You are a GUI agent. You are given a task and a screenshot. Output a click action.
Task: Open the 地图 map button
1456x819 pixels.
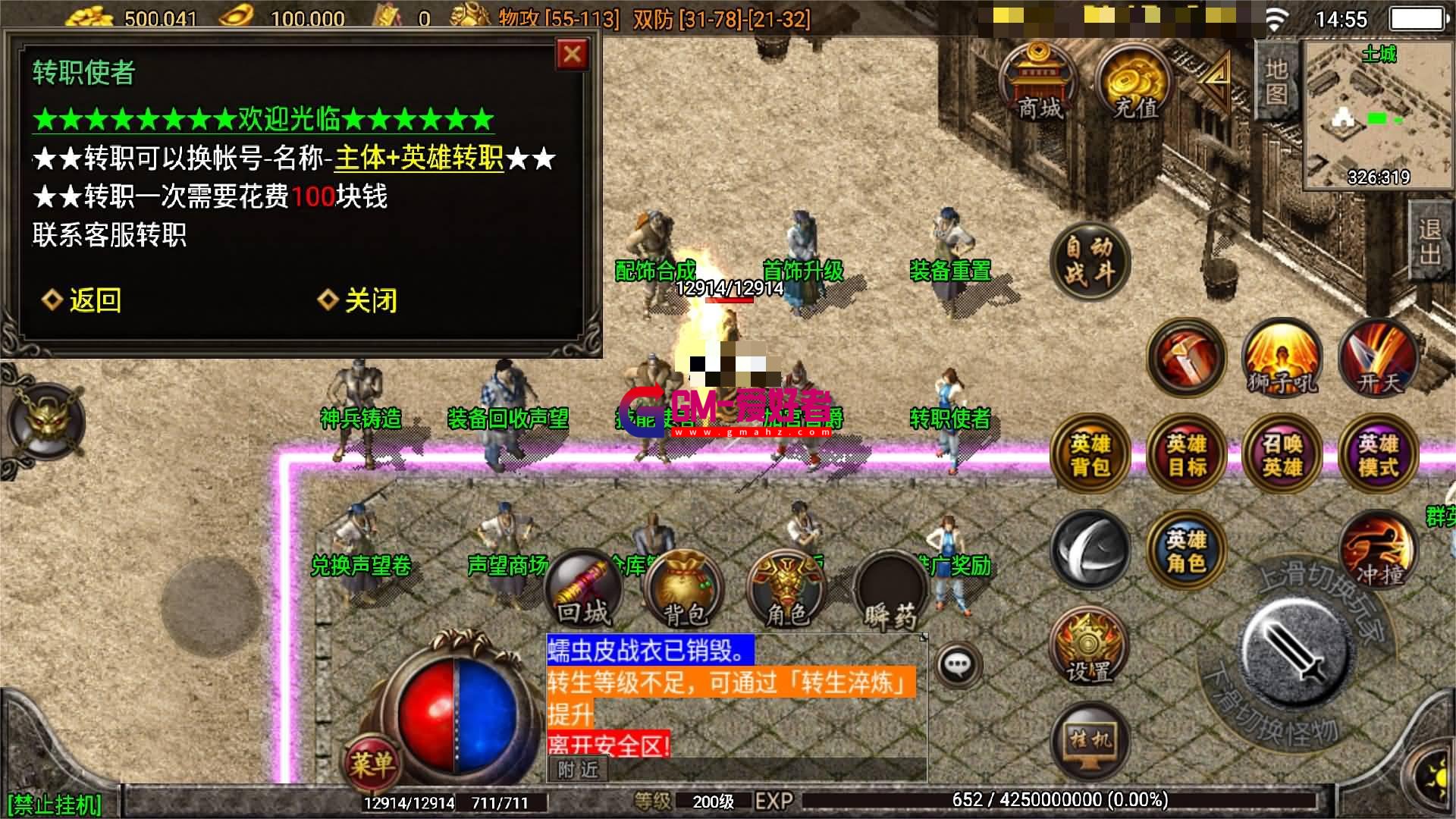1276,80
